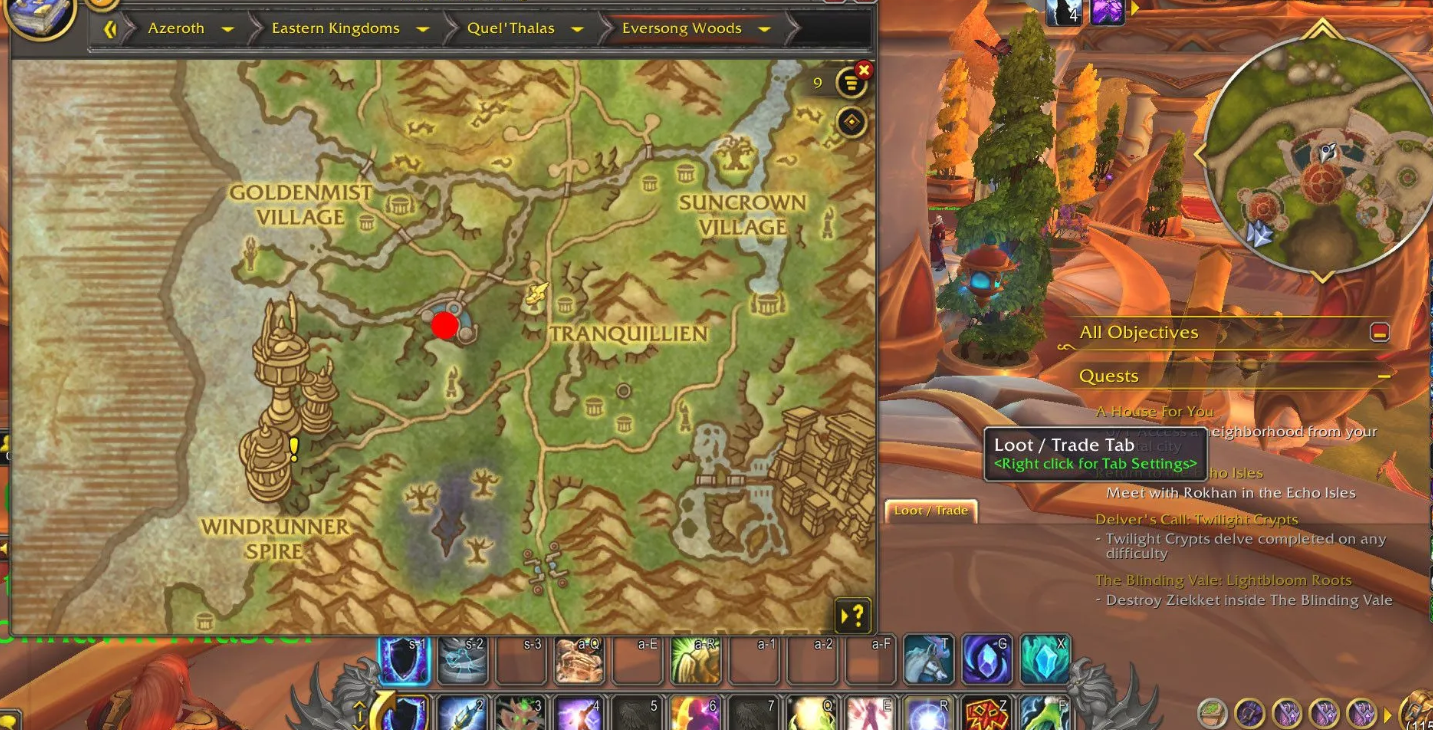The height and width of the screenshot is (730, 1433).
Task: Open the Delver's Call: Twilight Crypts quest
Action: (1196, 520)
